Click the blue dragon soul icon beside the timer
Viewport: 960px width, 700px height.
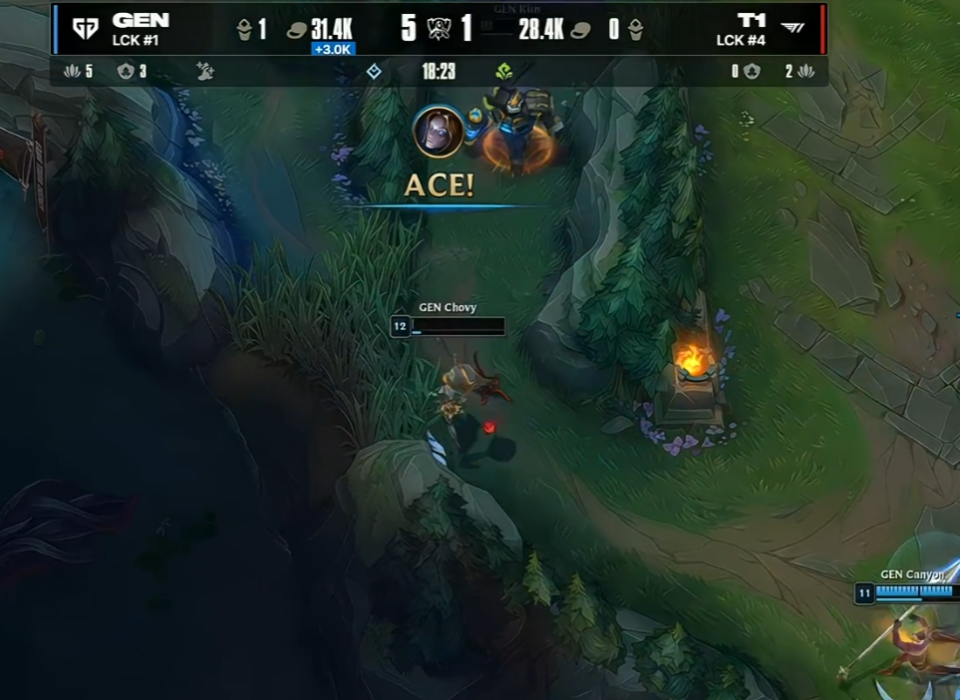coord(374,71)
